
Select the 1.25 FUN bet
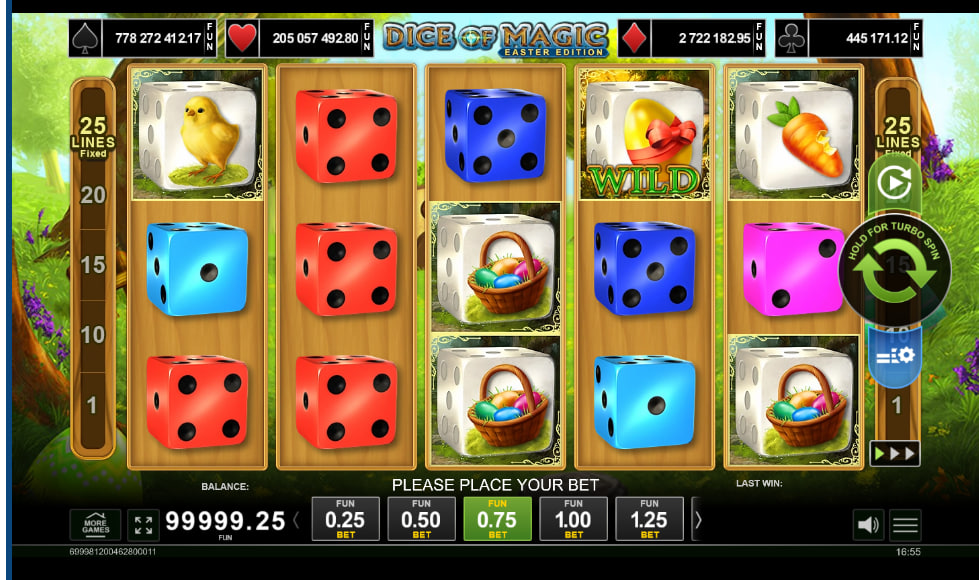pyautogui.click(x=649, y=519)
